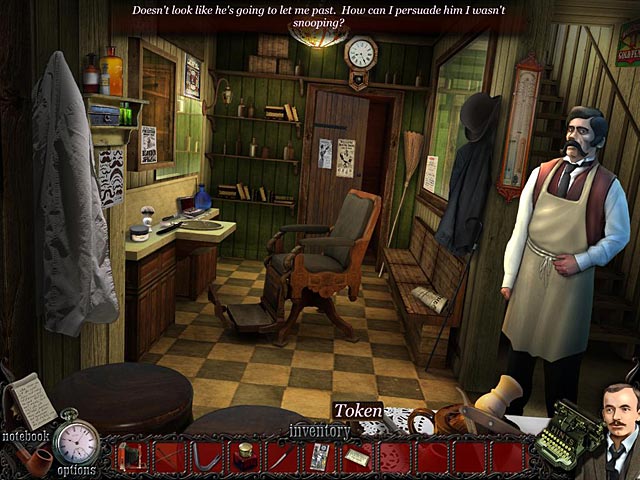
Task: Open the options pocket watch
Action: click(x=76, y=440)
